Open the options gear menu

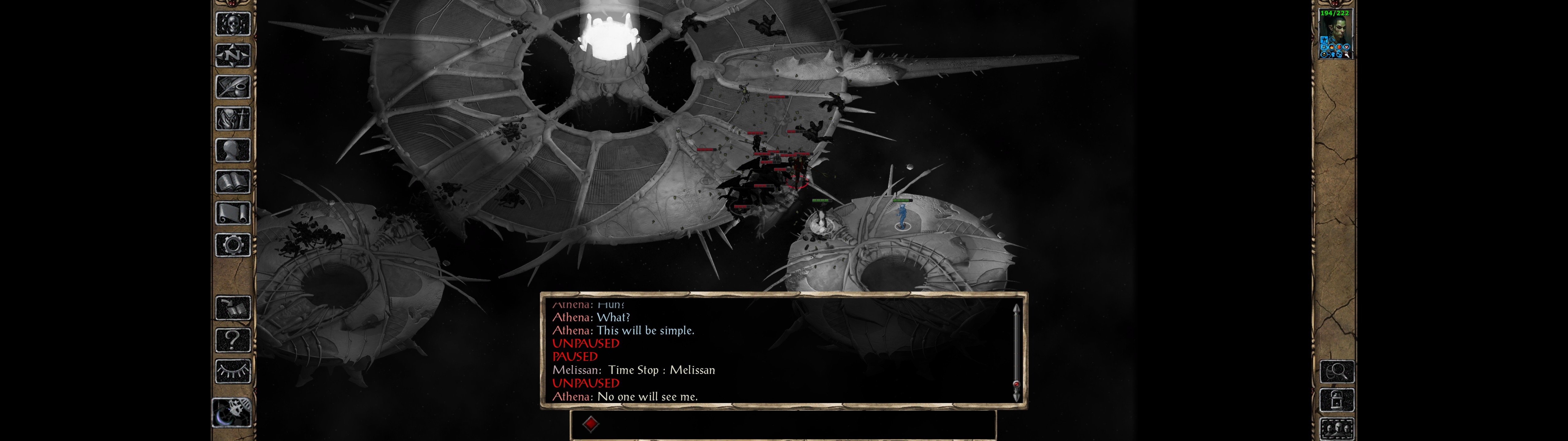click(x=233, y=245)
